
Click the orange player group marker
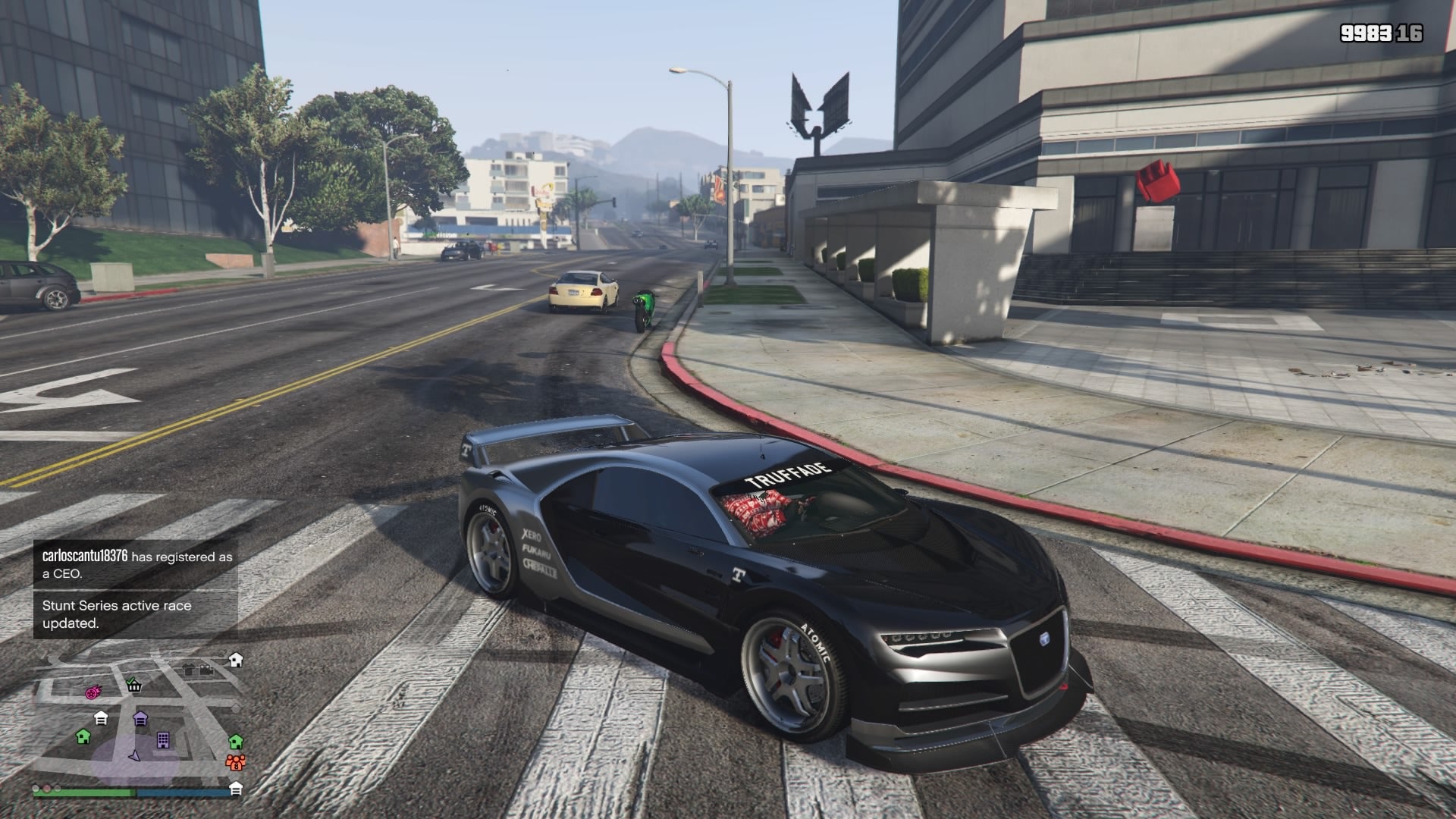[236, 761]
